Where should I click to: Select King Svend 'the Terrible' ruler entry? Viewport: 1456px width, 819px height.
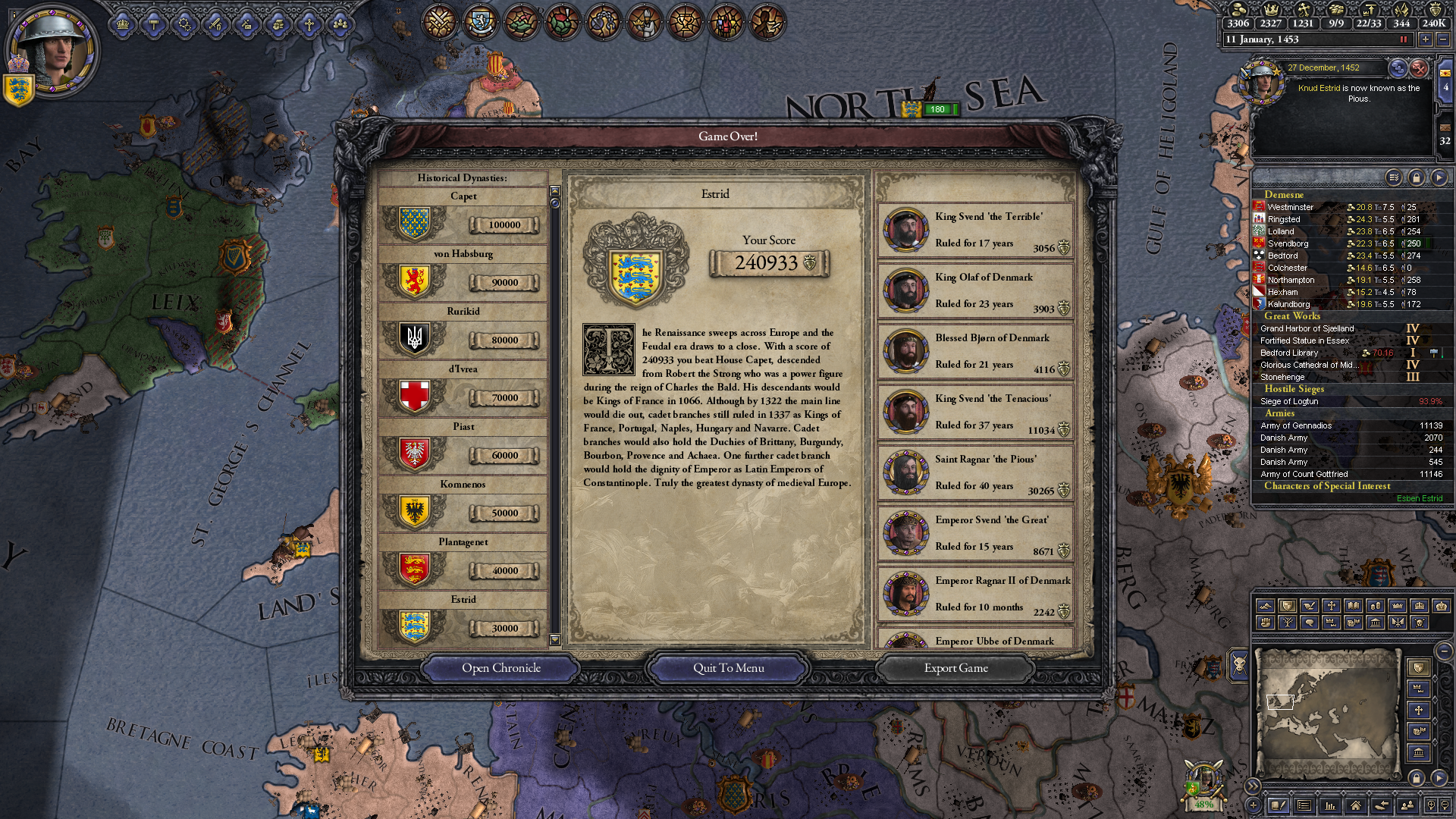click(x=975, y=230)
